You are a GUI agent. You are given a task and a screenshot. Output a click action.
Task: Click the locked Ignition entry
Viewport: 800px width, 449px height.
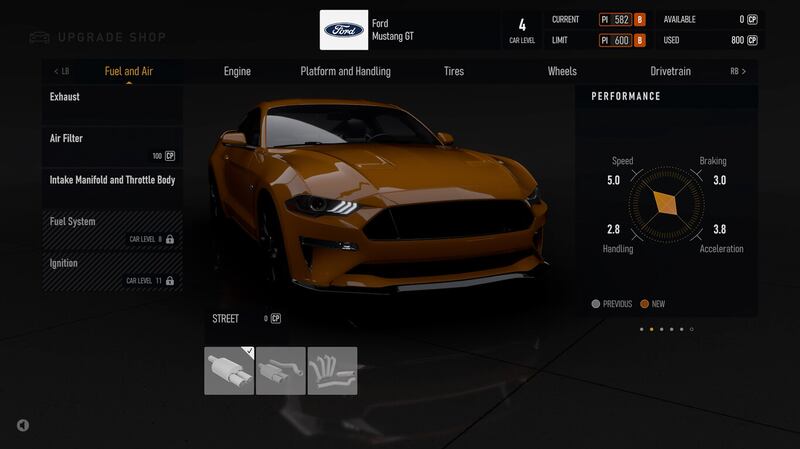112,271
